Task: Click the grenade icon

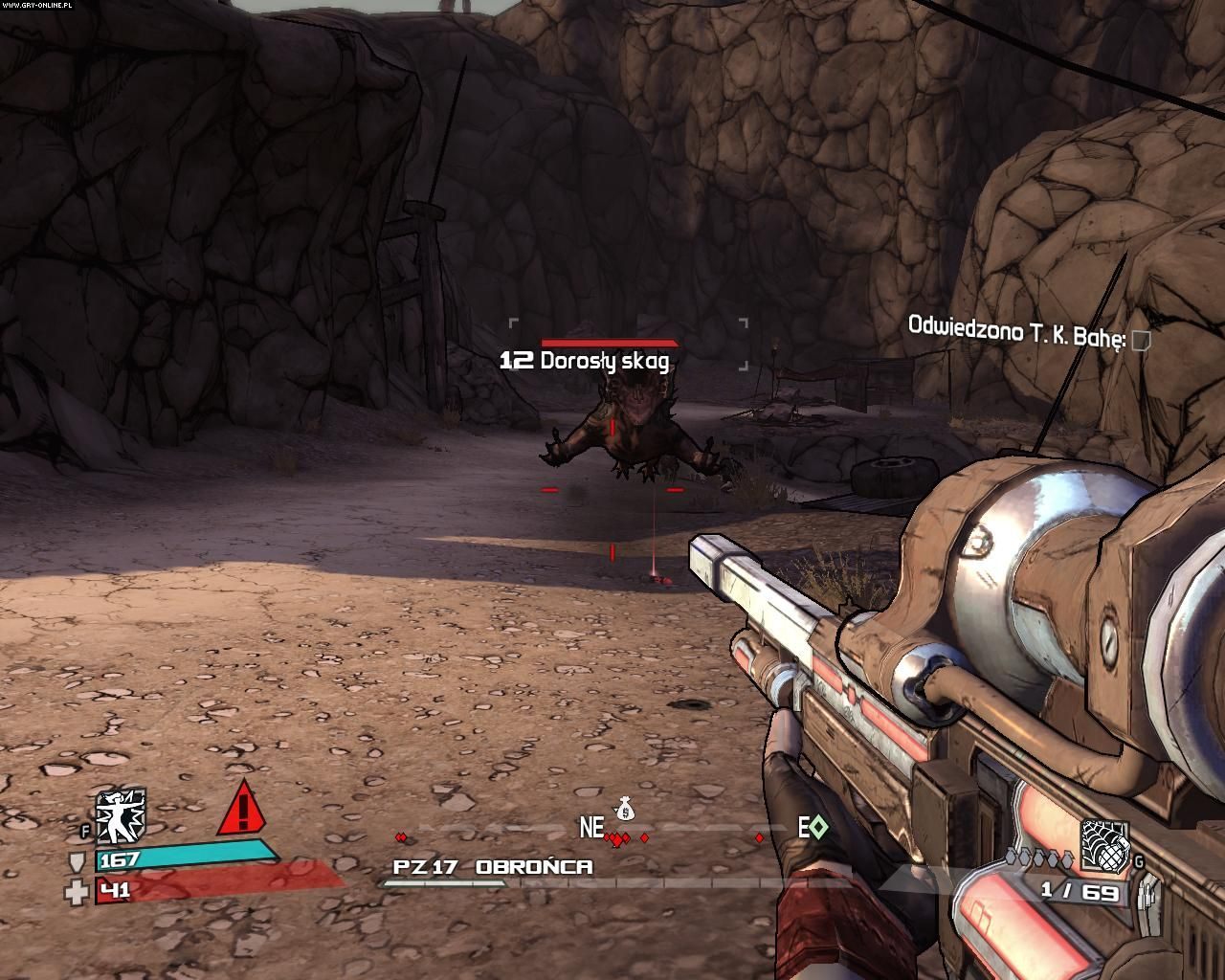Action: 1104,844
